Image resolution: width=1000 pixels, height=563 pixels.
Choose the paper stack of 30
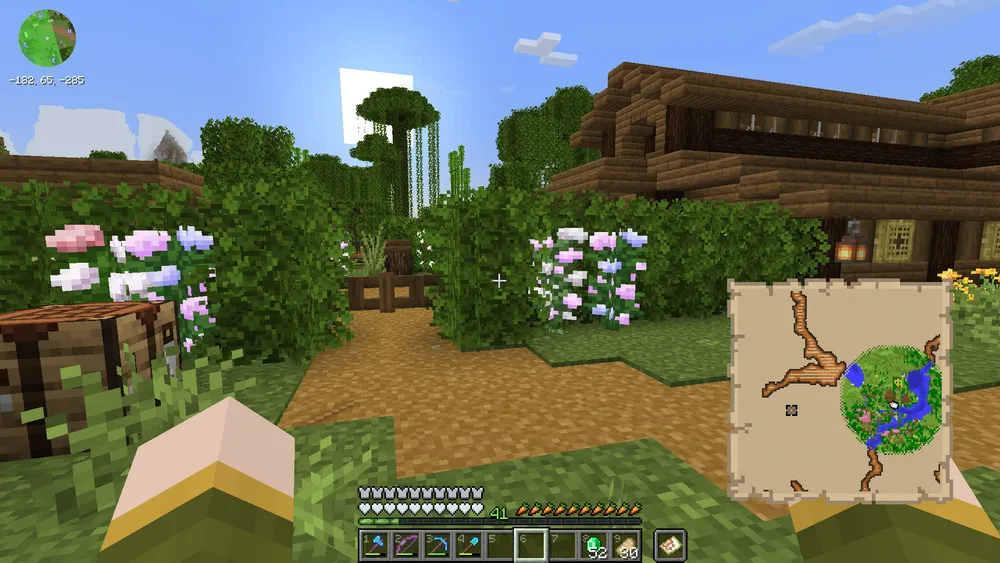626,546
